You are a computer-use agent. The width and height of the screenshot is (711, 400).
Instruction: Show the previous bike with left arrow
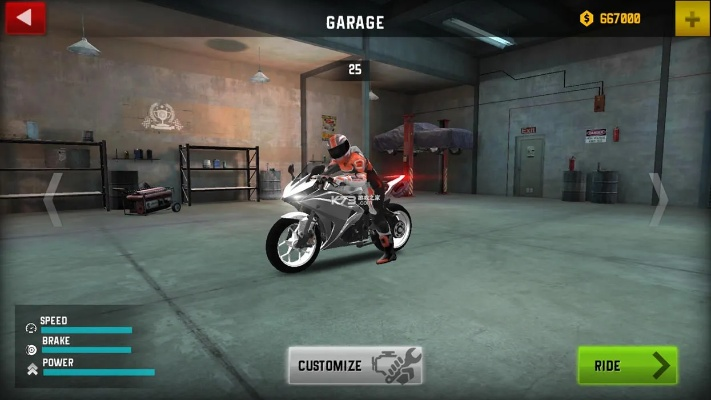coord(52,199)
